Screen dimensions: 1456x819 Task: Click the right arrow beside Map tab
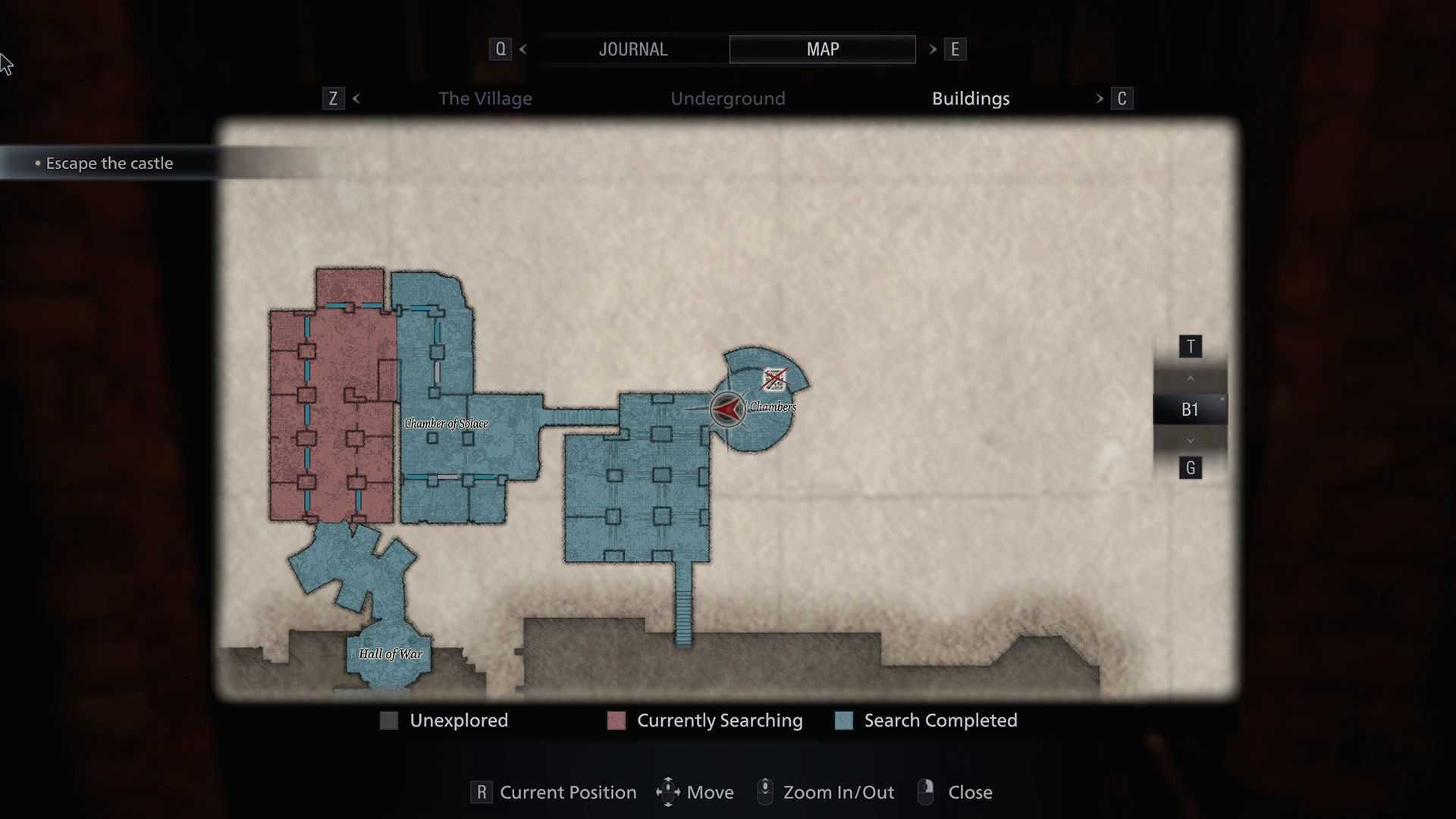[933, 49]
